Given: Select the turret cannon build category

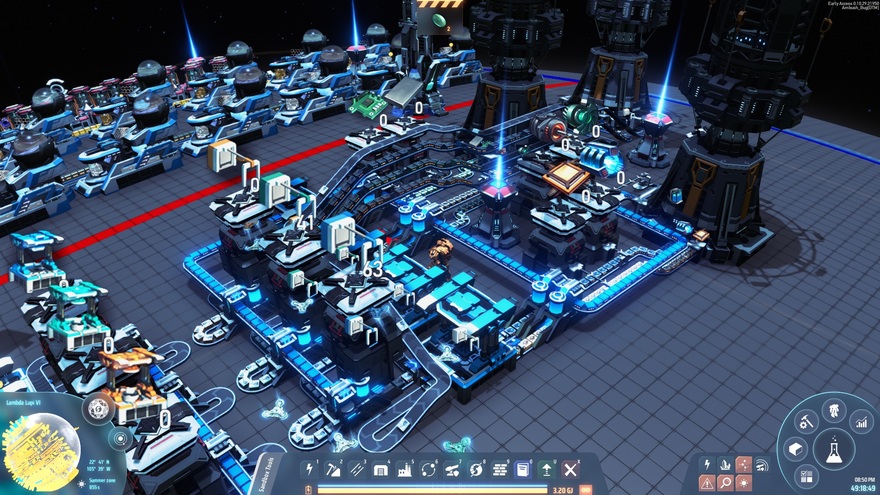Looking at the screenshot, I should (452, 469).
